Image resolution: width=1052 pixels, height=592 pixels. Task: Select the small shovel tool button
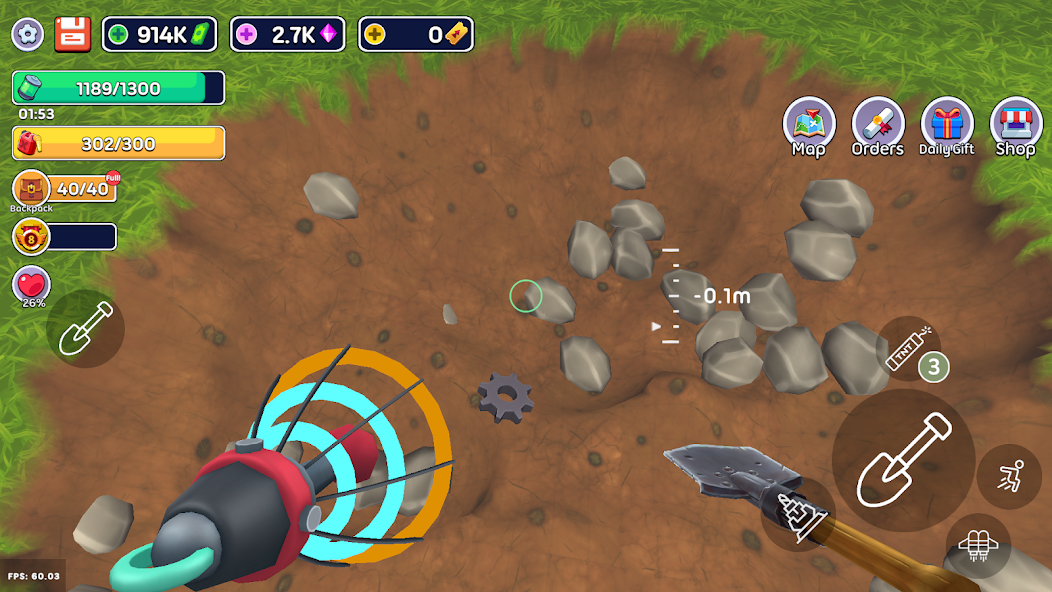pos(85,329)
